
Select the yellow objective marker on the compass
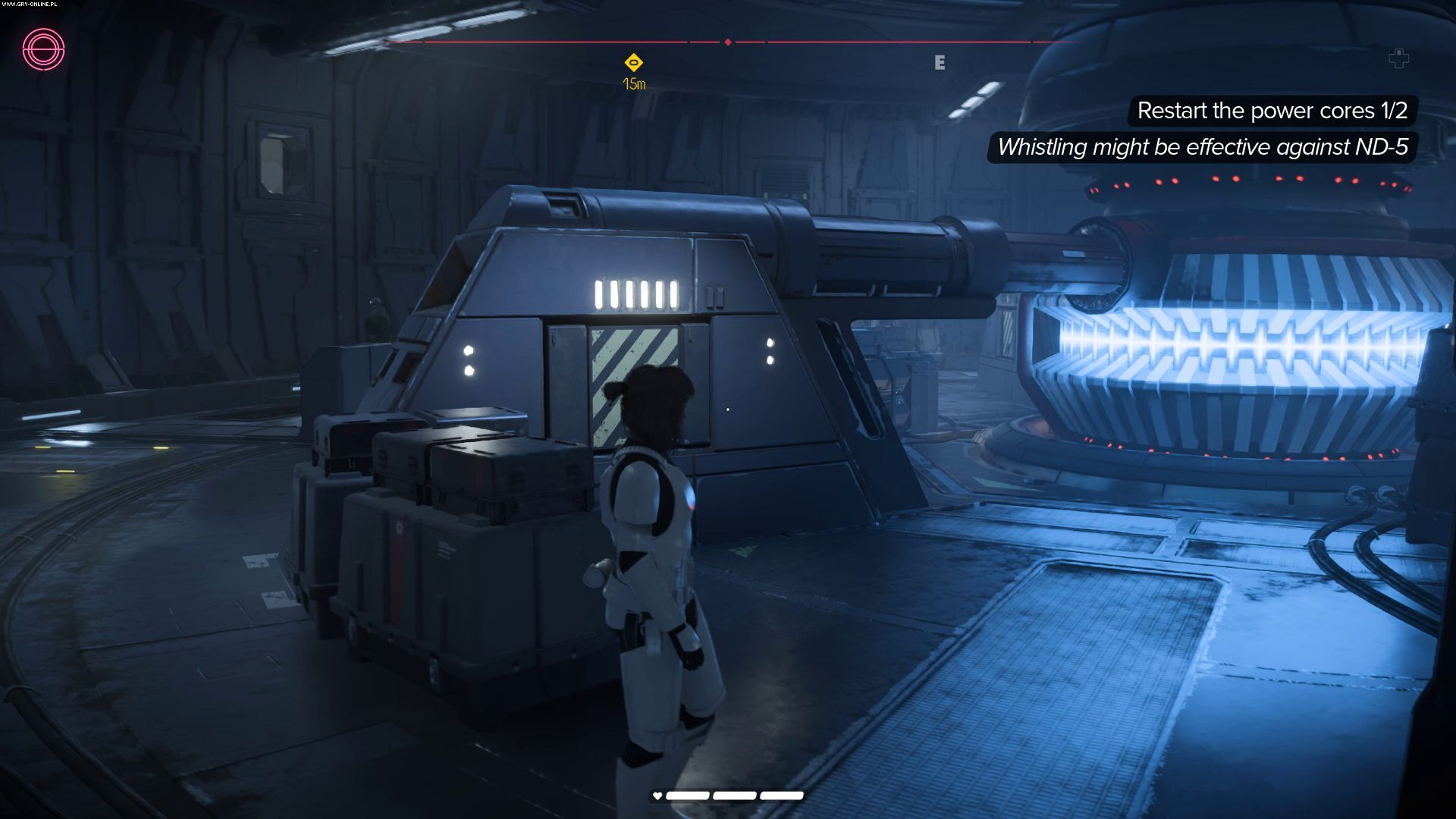pos(633,63)
